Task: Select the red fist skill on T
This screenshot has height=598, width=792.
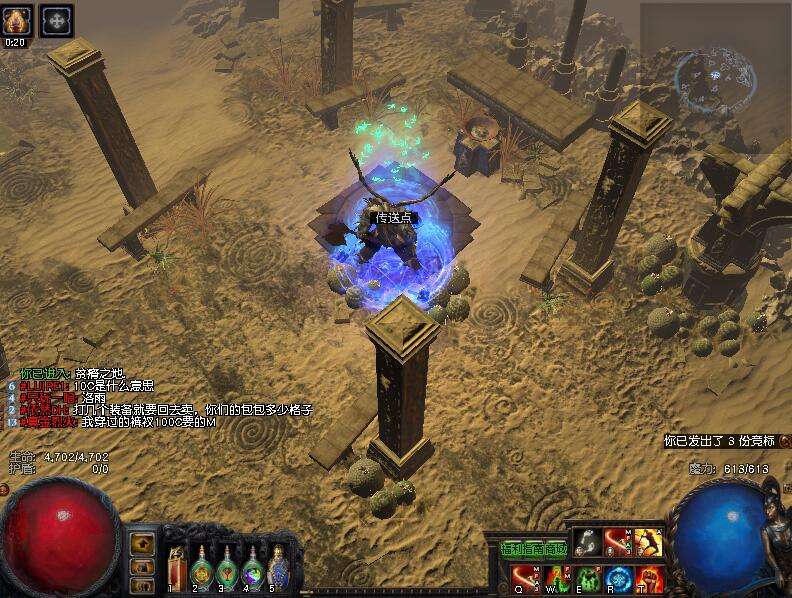Action: (x=648, y=577)
